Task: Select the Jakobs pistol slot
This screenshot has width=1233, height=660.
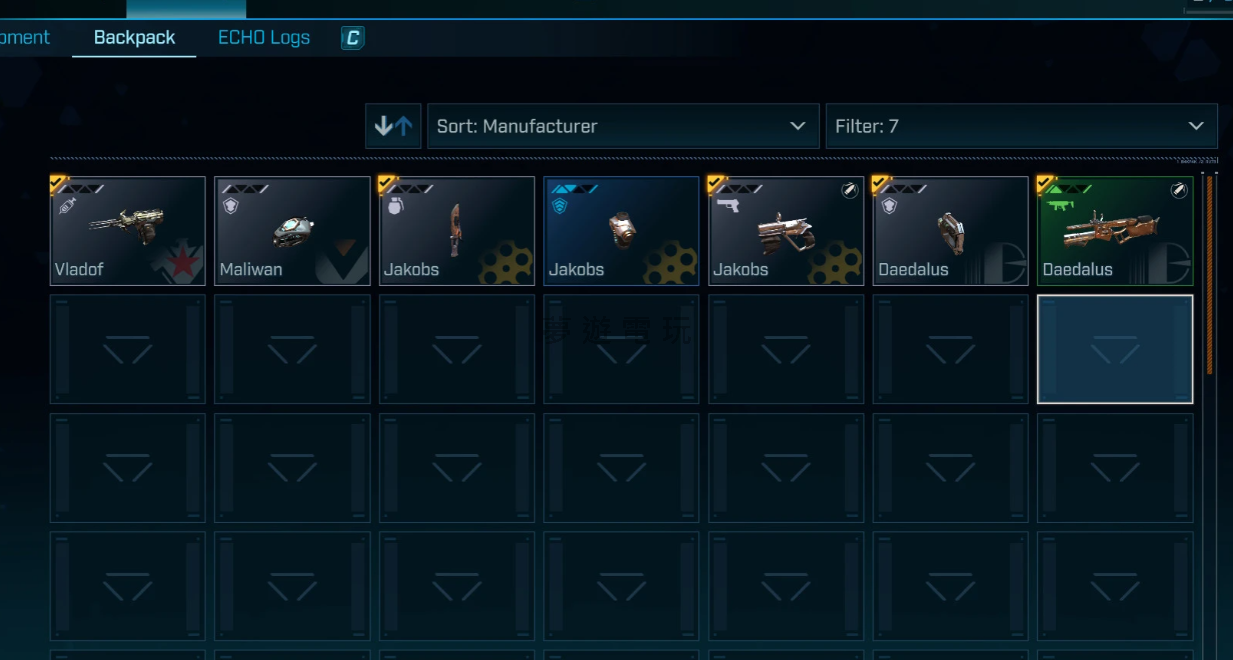Action: click(x=786, y=231)
